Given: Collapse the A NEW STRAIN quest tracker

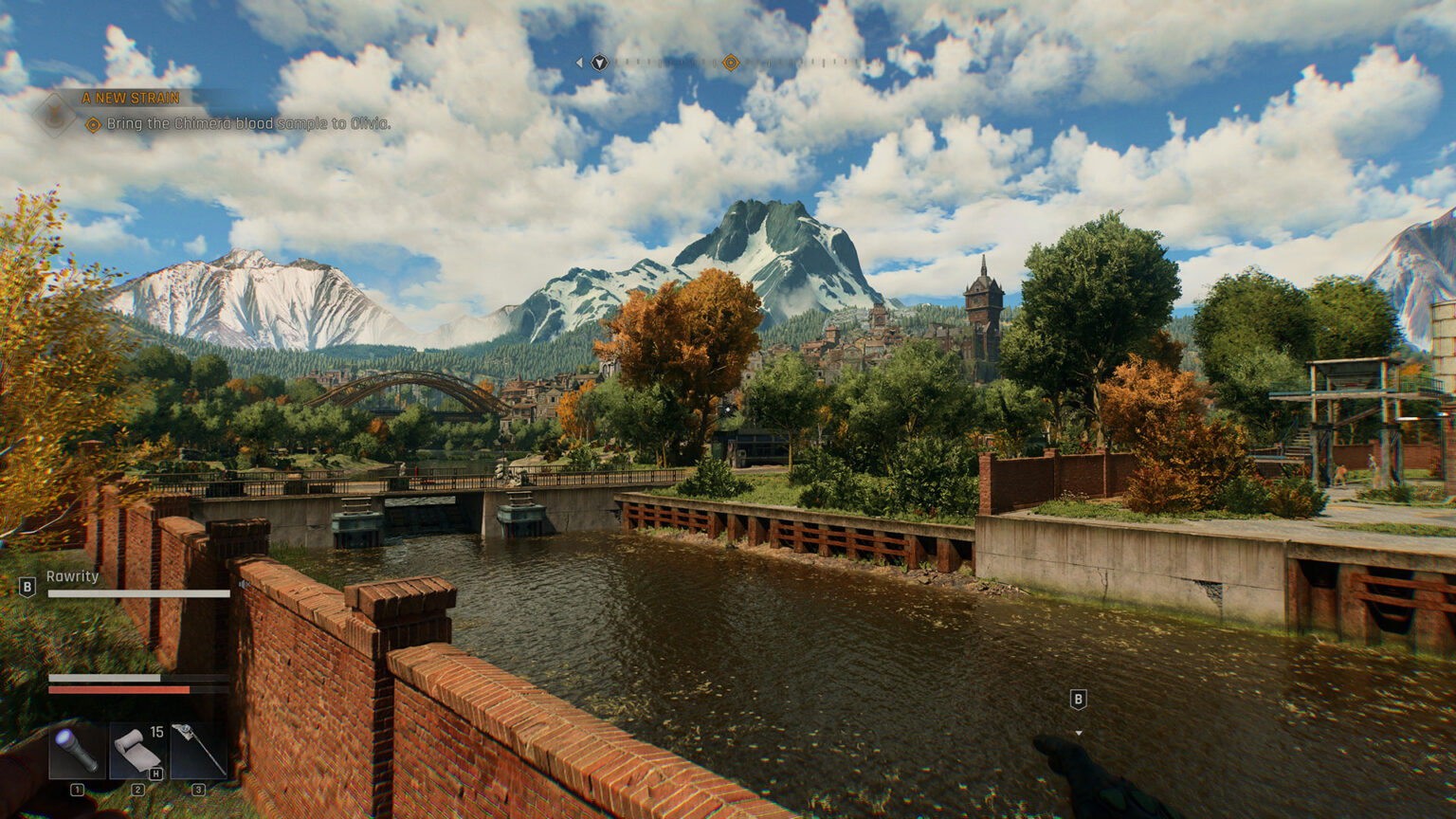Looking at the screenshot, I should click(131, 98).
